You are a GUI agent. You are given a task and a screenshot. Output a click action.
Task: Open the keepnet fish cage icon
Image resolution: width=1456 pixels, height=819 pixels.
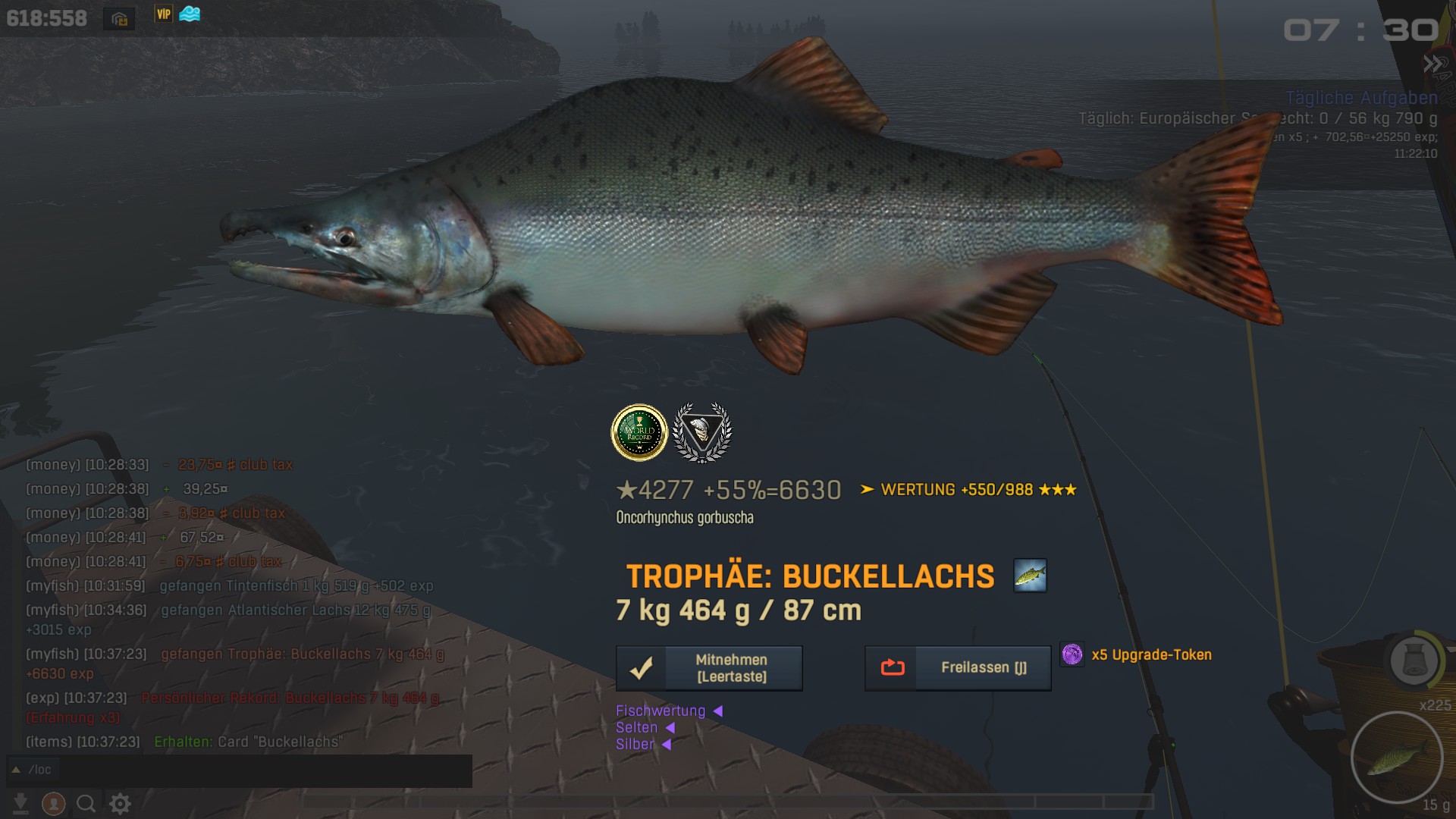[x=1414, y=661]
